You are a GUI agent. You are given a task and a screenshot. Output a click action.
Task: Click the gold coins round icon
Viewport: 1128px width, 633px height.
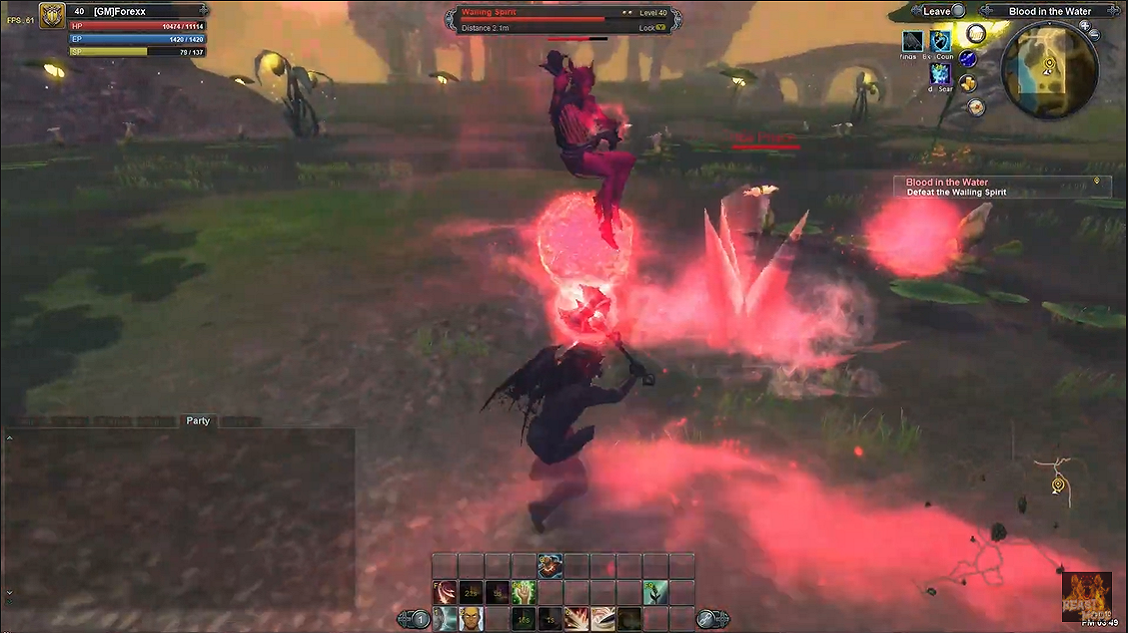coord(968,83)
